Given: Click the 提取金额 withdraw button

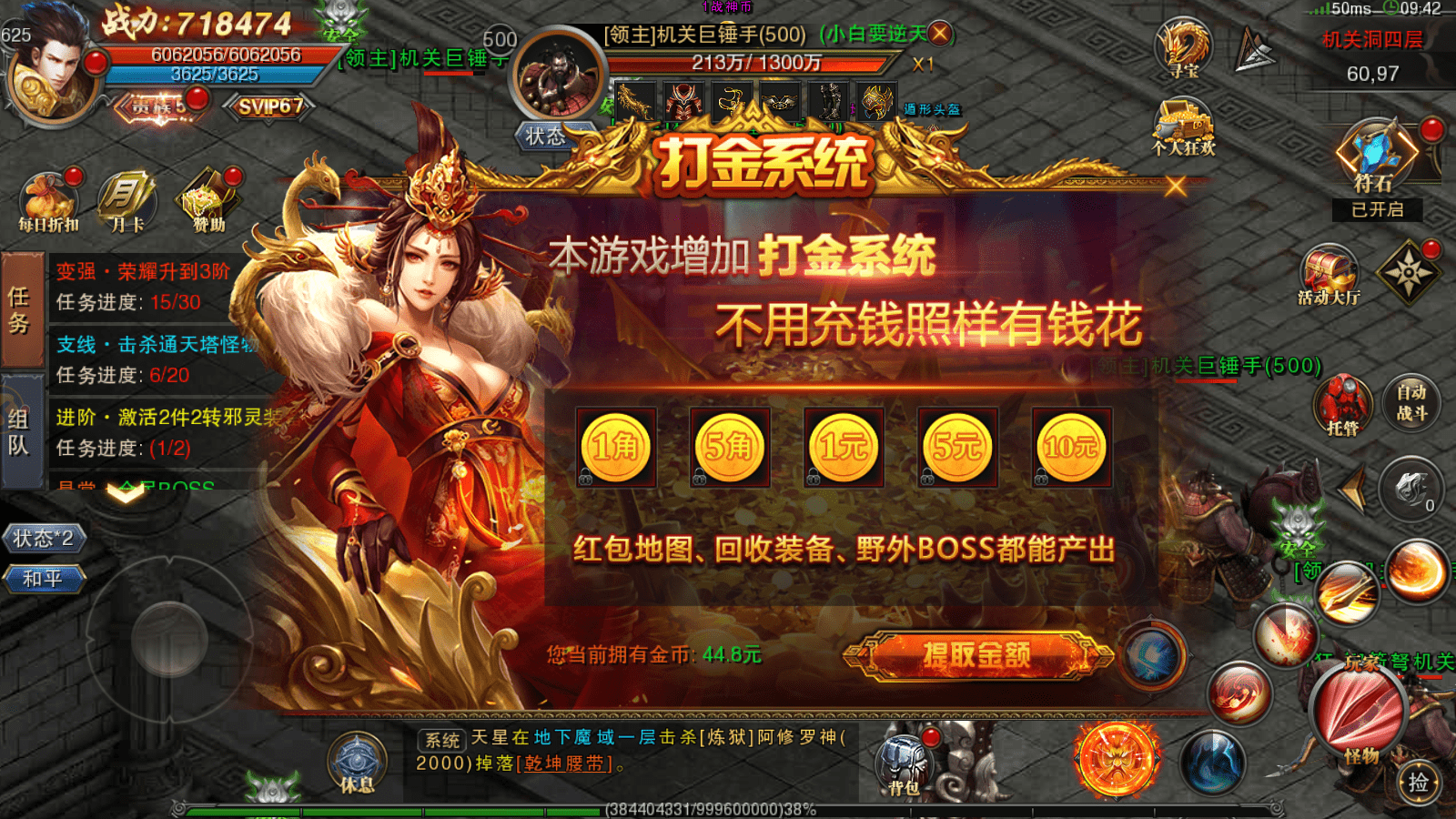Looking at the screenshot, I should pyautogui.click(x=978, y=657).
